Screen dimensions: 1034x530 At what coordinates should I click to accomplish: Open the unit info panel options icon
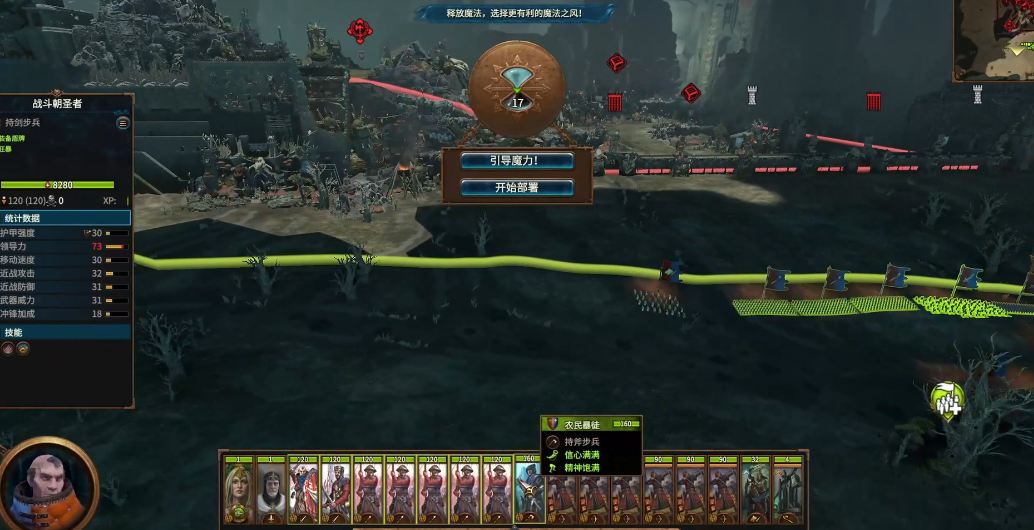[x=123, y=123]
